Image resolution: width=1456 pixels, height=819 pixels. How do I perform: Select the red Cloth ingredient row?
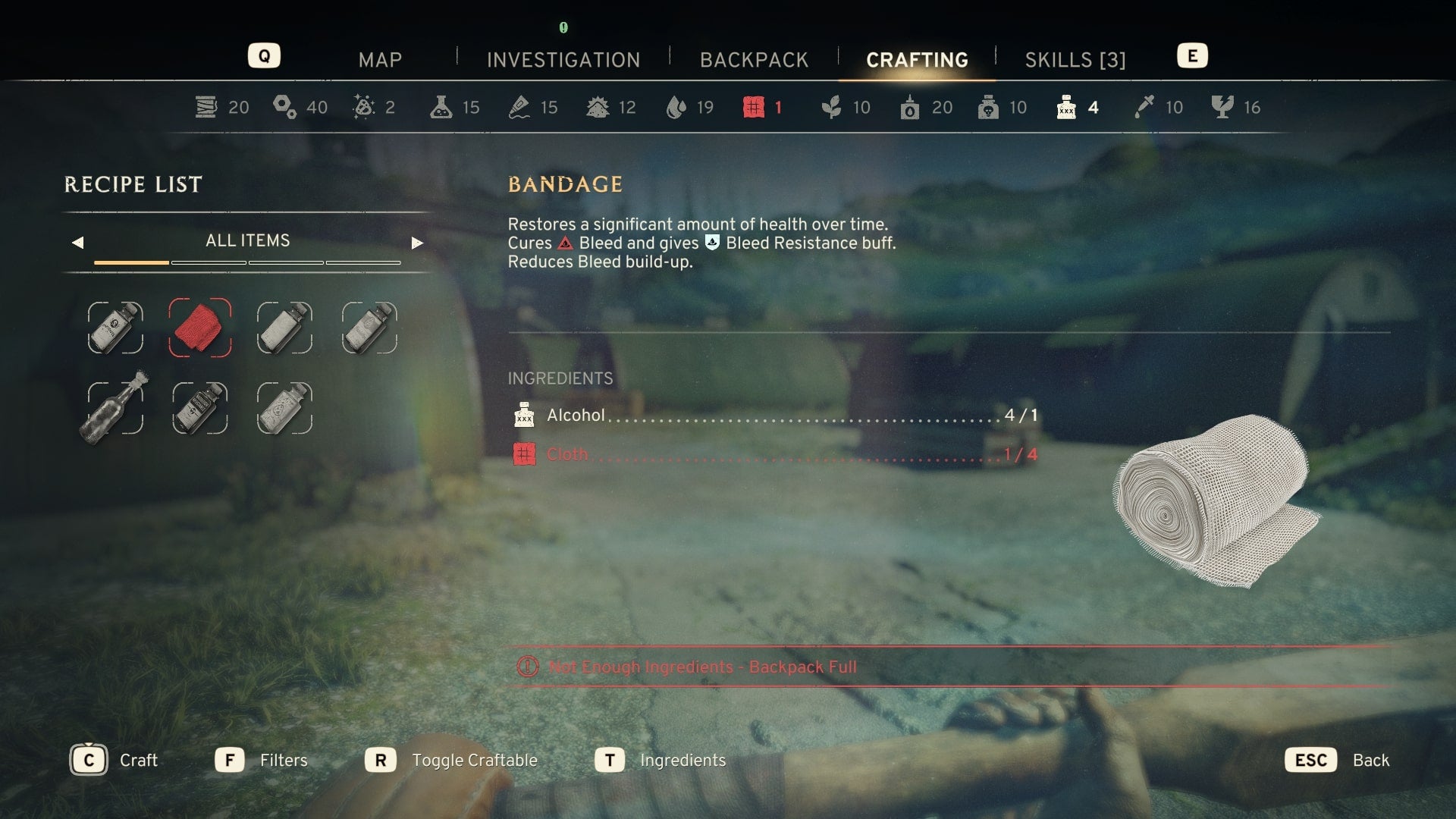tap(773, 455)
